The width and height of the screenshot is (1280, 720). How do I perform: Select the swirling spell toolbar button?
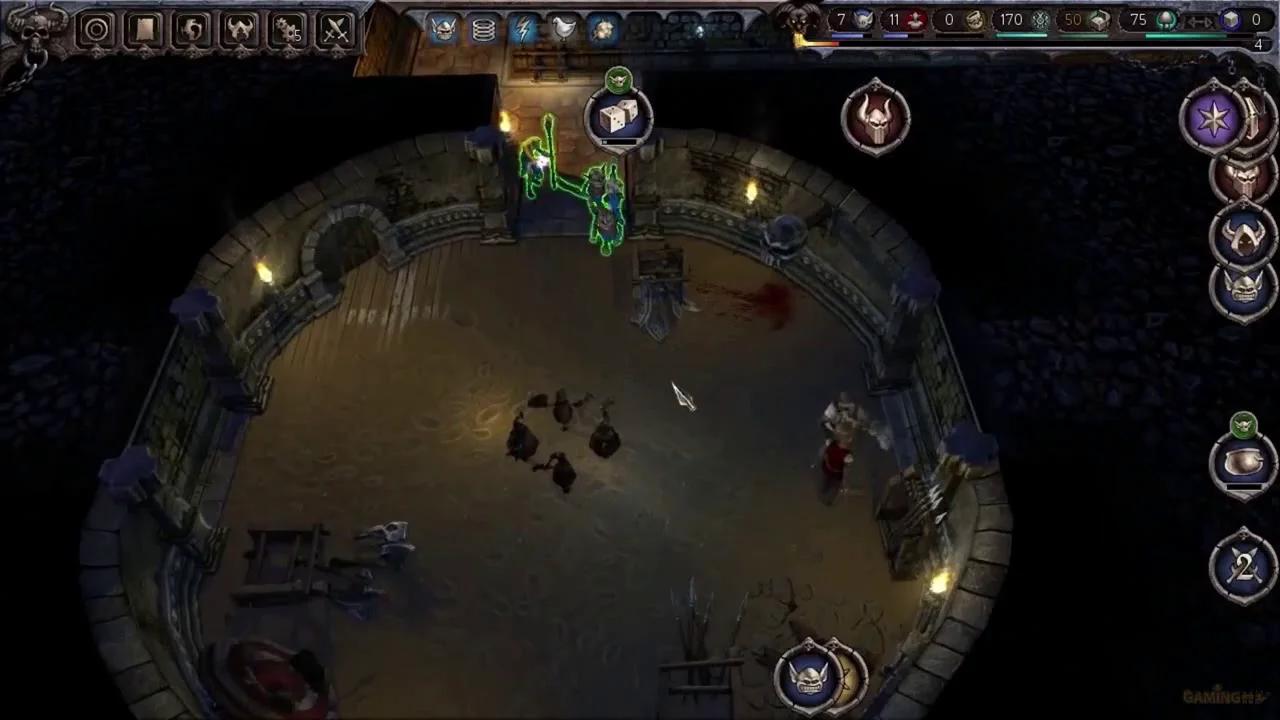(x=192, y=30)
